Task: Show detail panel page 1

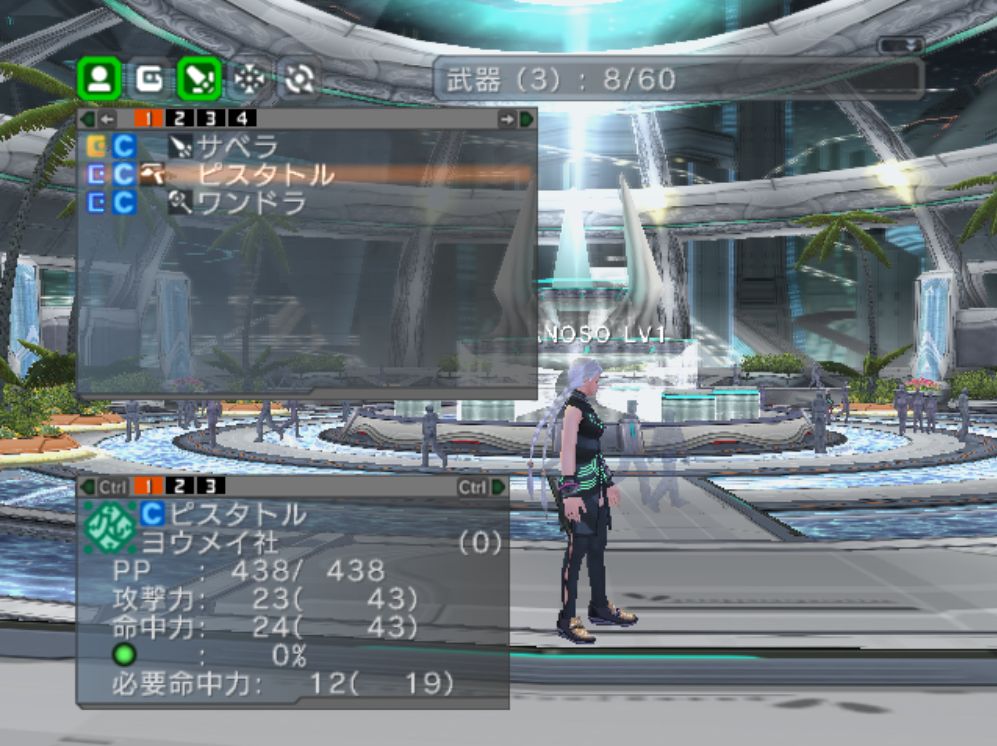Action: 147,487
